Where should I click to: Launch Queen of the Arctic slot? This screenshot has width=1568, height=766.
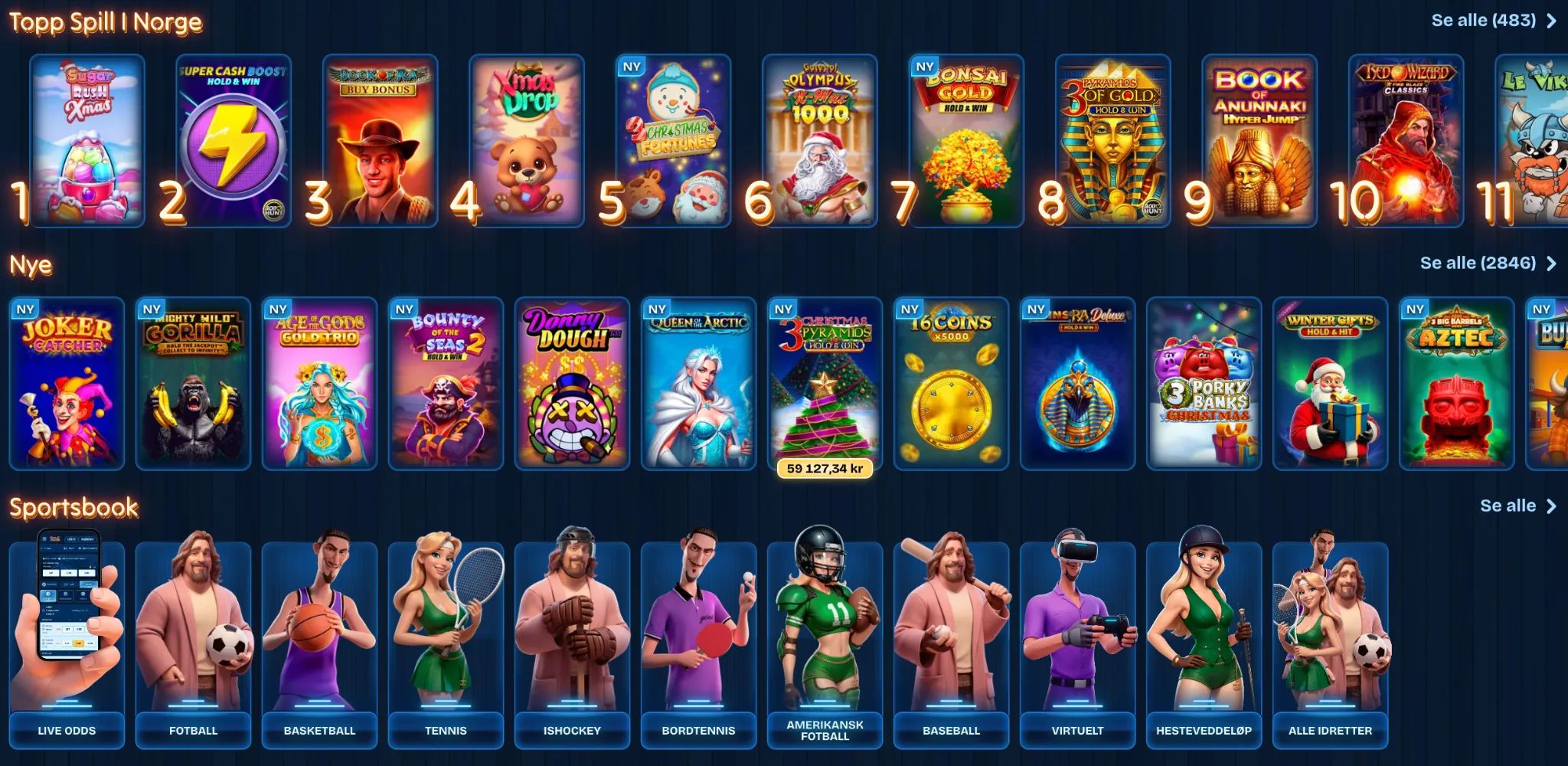[x=698, y=383]
